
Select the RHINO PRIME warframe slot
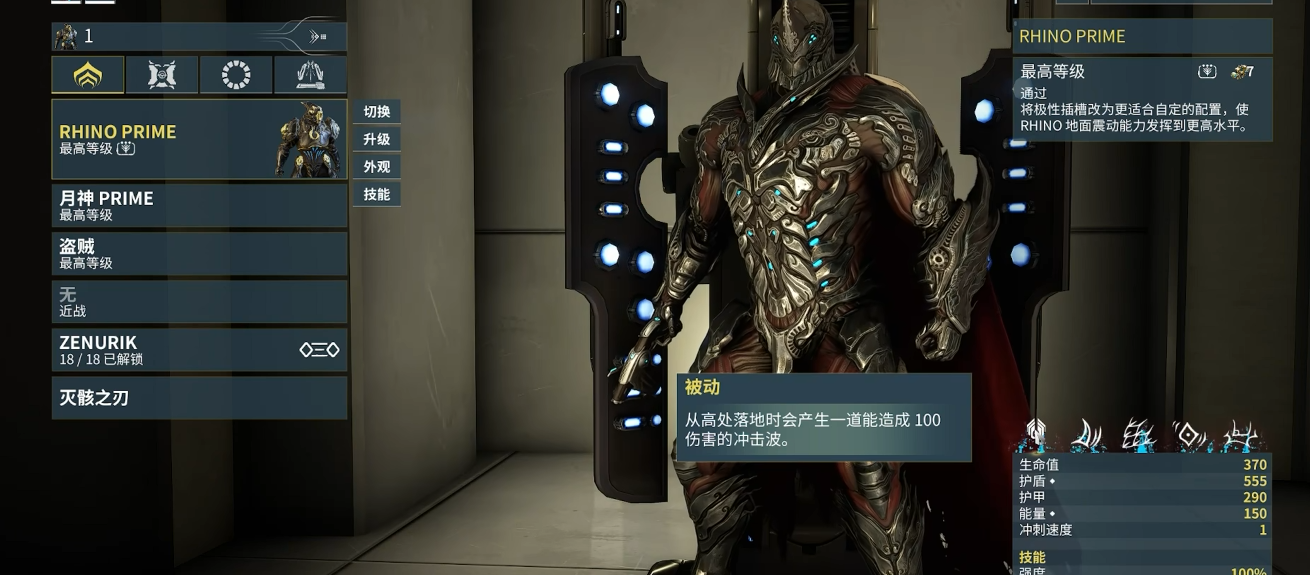[199, 139]
